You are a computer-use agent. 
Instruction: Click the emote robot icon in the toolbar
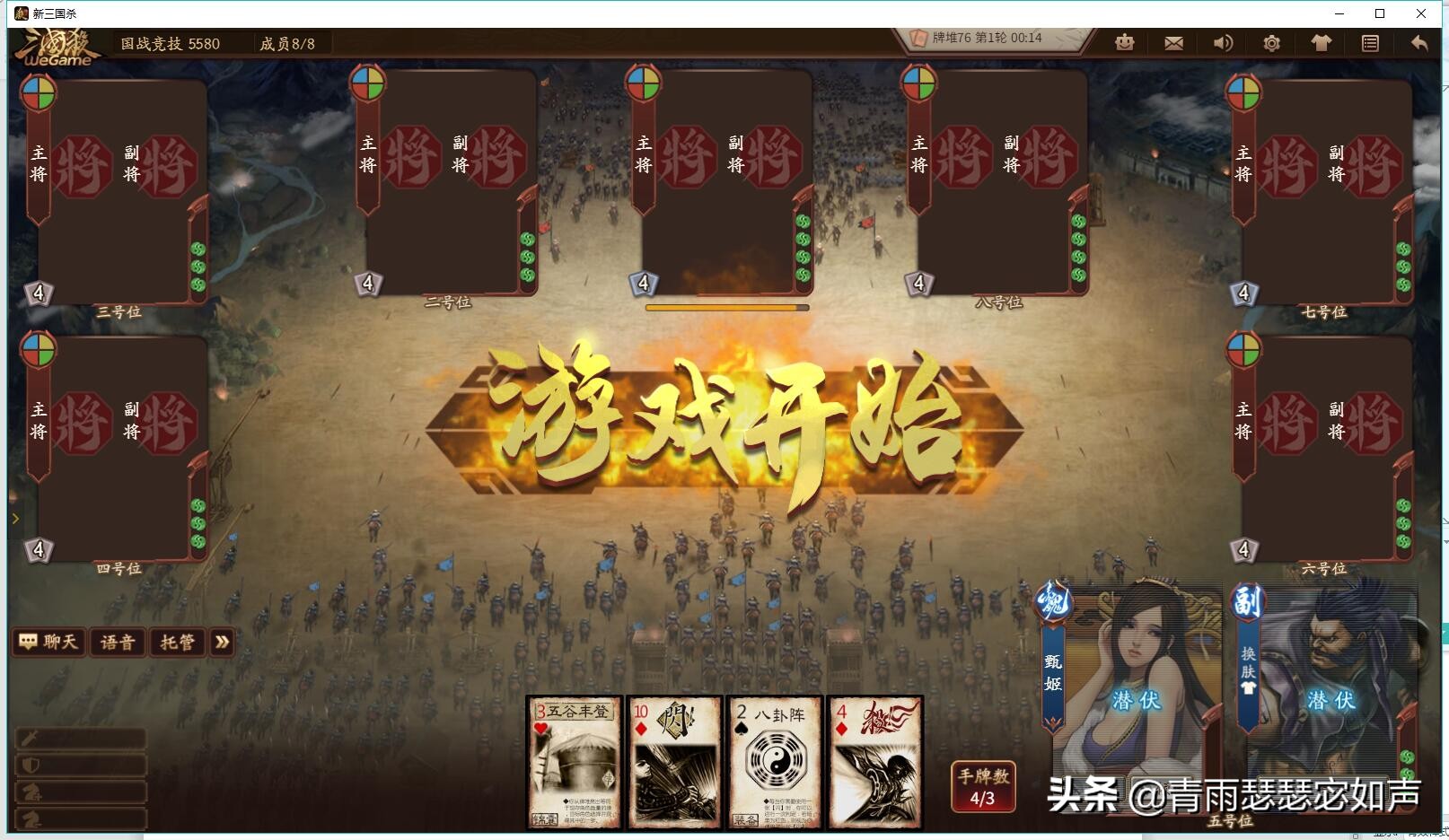click(x=1124, y=42)
